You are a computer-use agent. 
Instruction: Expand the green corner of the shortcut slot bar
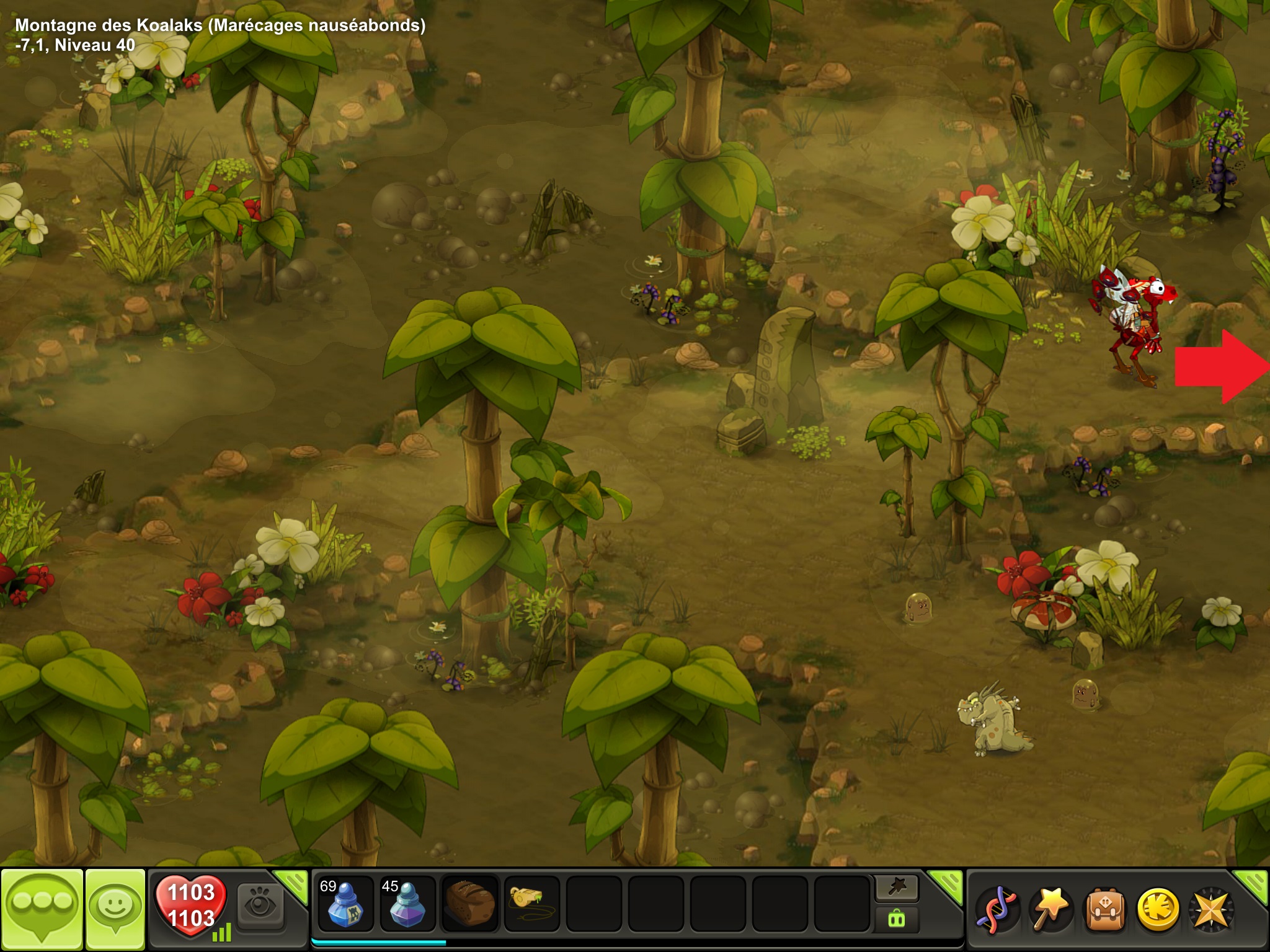[x=948, y=884]
